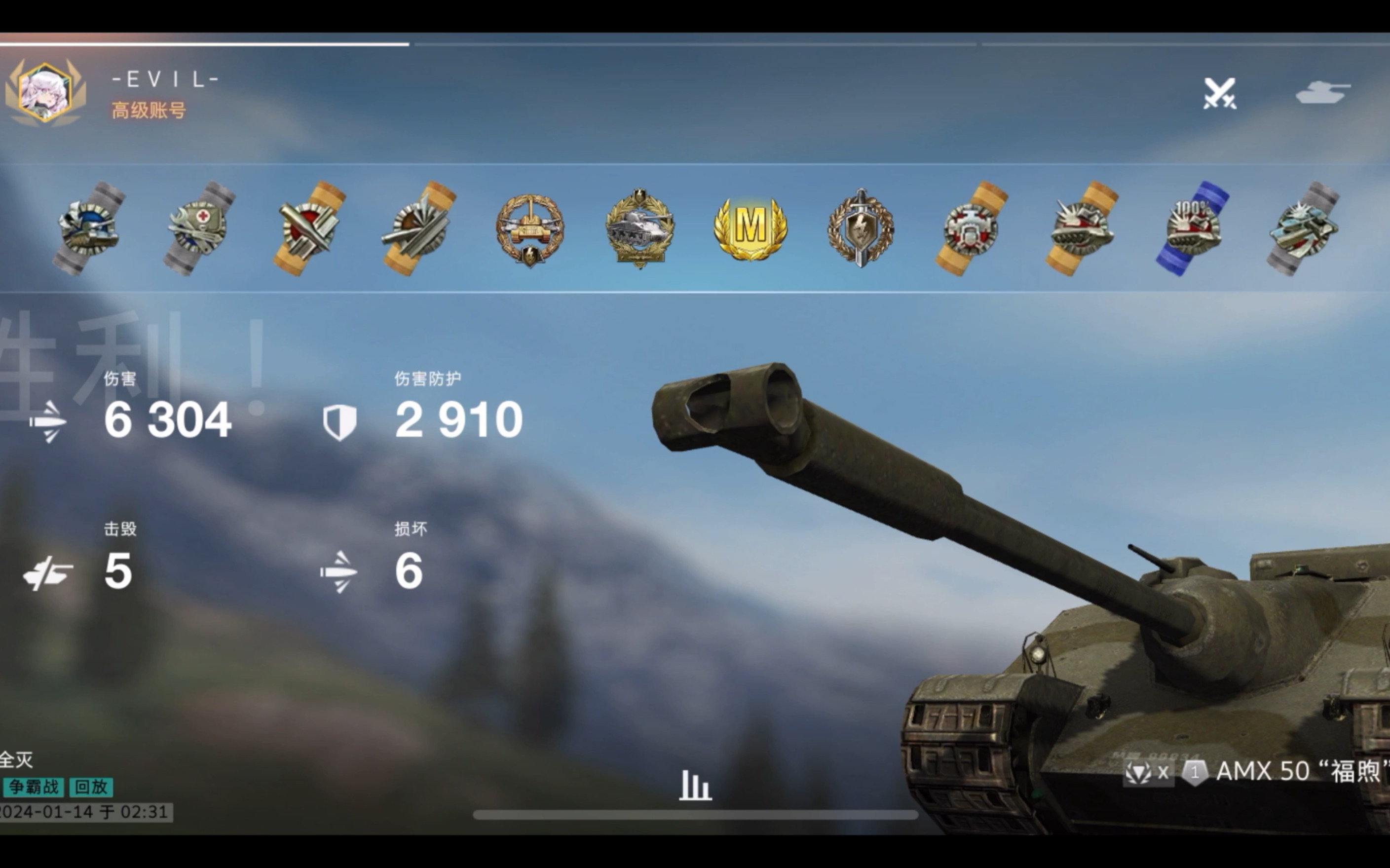View the blue-ribbon 100% medal
The width and height of the screenshot is (1390, 868).
click(x=1193, y=228)
